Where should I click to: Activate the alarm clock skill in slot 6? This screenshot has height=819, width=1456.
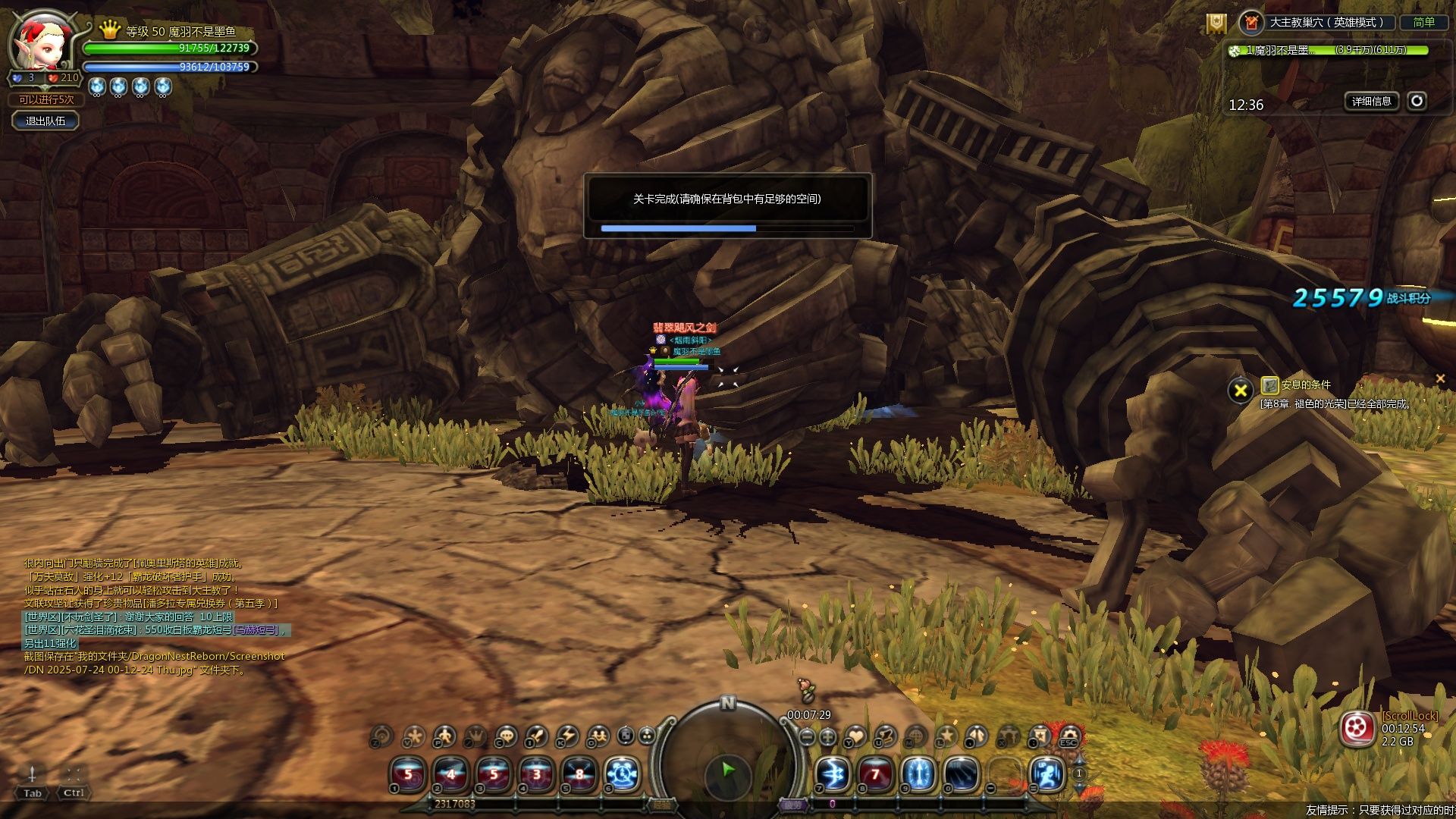click(x=623, y=774)
